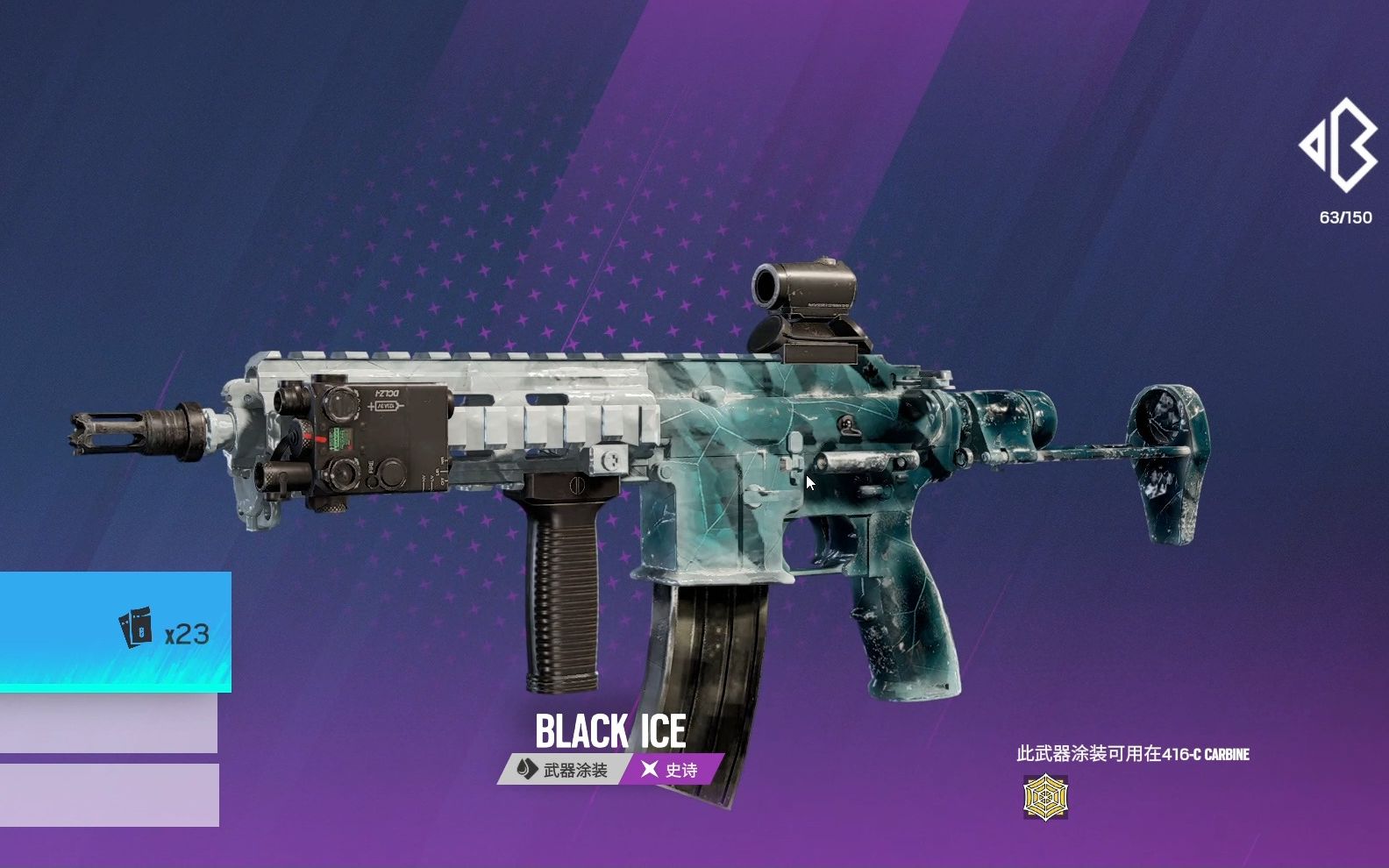The height and width of the screenshot is (868, 1389).
Task: Click the white logo above the 63/150 counter
Action: (1338, 146)
